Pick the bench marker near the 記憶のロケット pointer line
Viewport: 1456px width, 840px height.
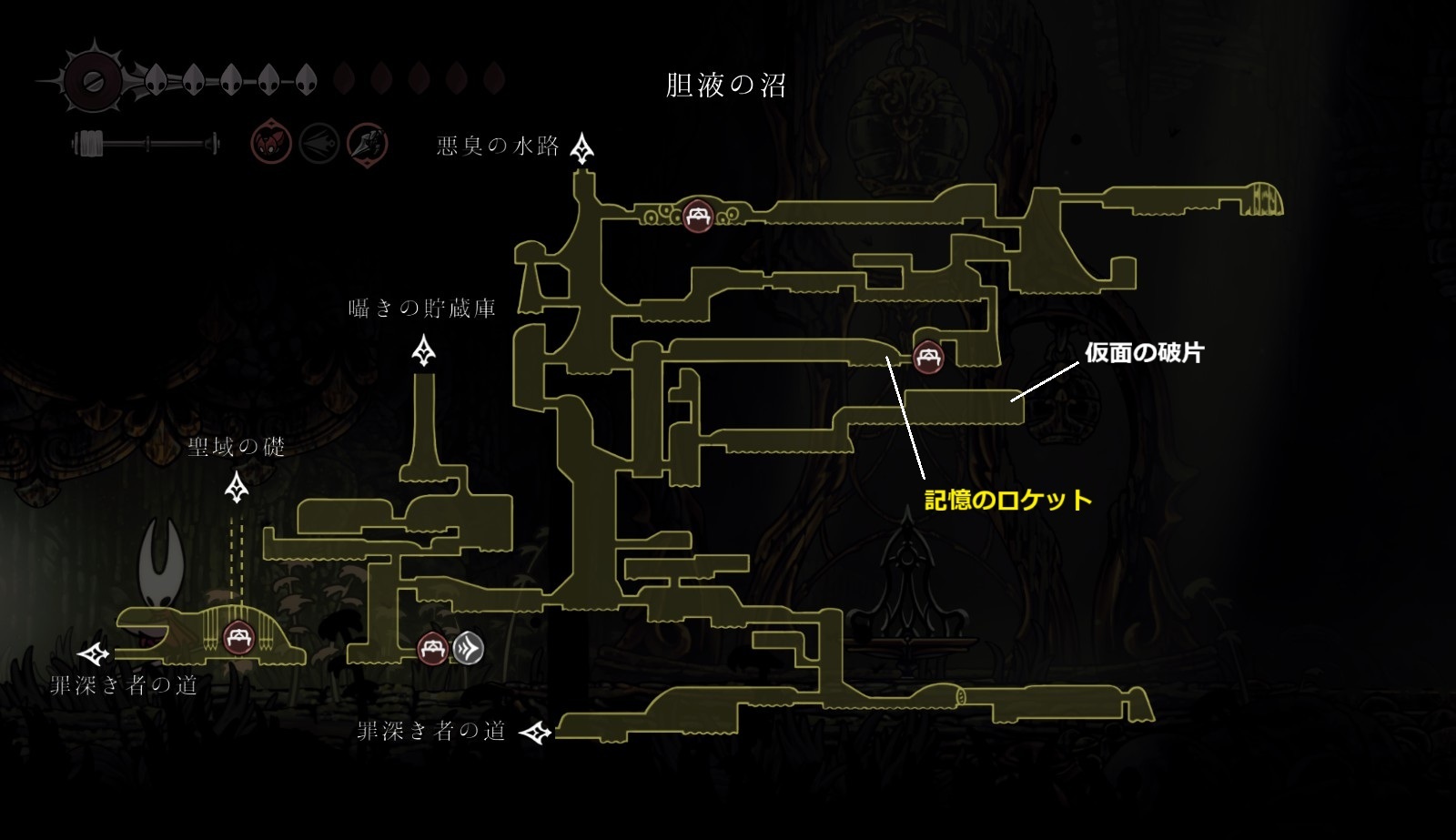[928, 356]
